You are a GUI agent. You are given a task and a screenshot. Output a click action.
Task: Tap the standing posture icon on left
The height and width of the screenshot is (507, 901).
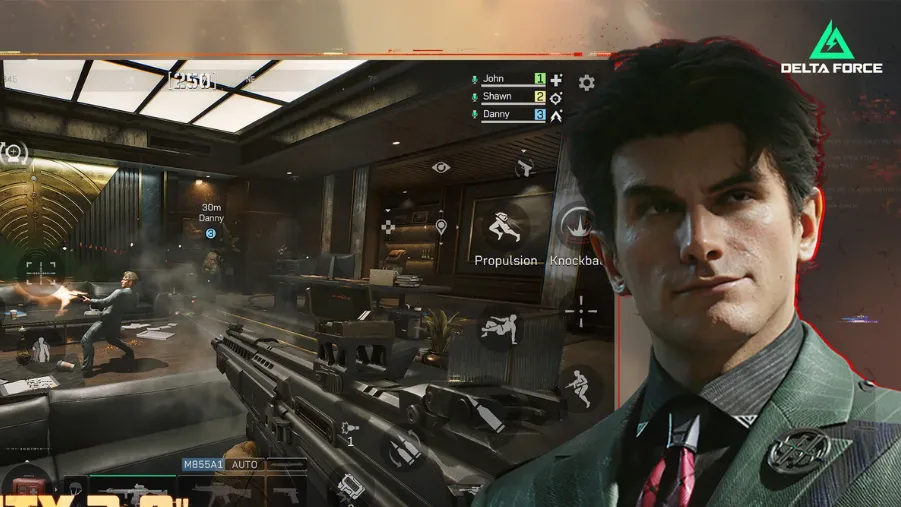(x=41, y=350)
